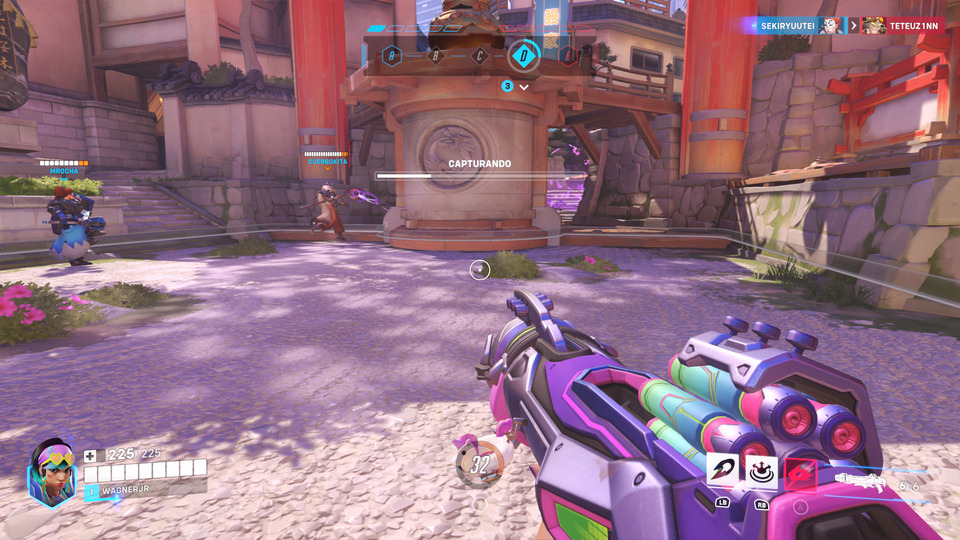Select objective point C marker

click(x=480, y=55)
